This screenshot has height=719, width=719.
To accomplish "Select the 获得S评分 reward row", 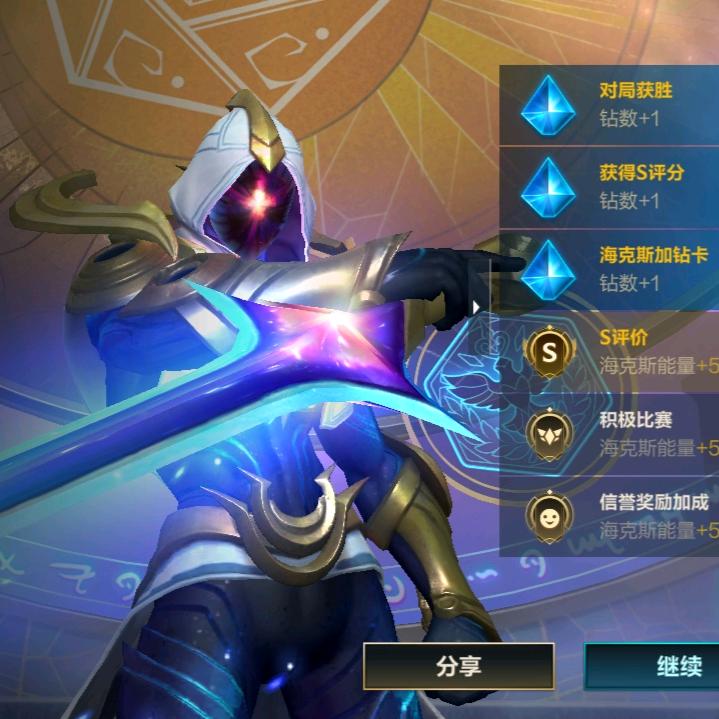I will click(x=609, y=187).
